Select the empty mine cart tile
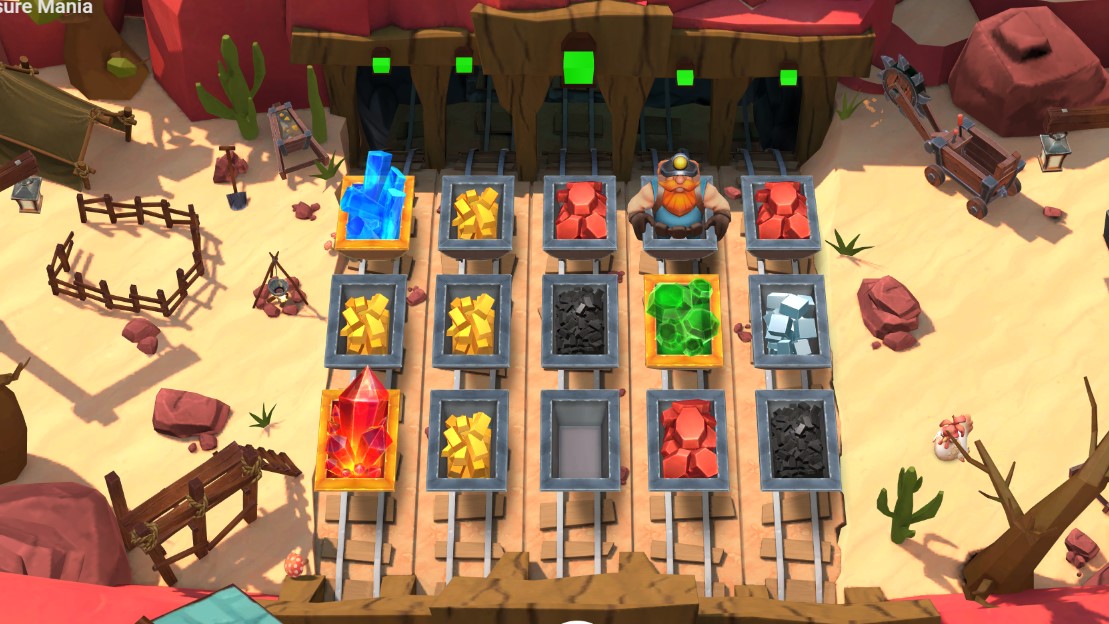The height and width of the screenshot is (624, 1109). 579,439
